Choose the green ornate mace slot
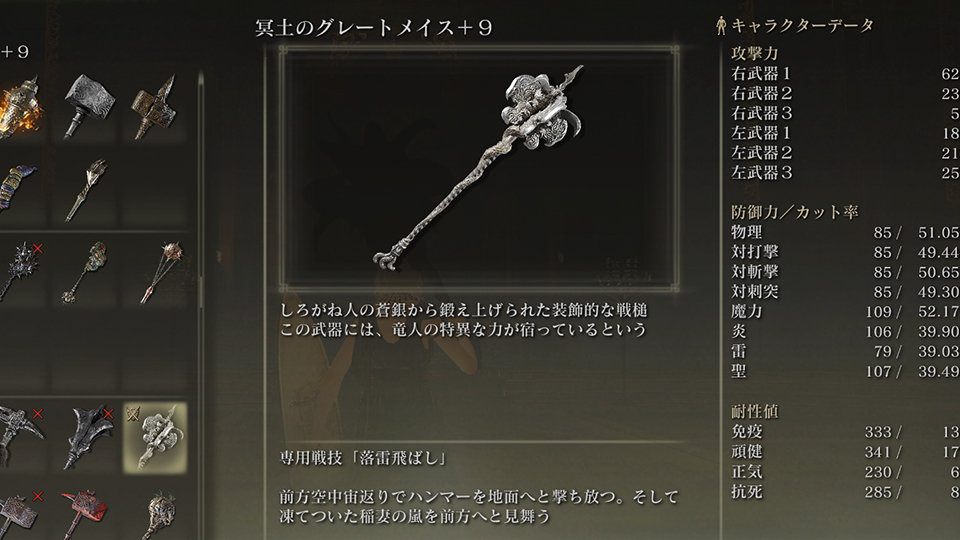This screenshot has height=540, width=960. tap(90, 270)
